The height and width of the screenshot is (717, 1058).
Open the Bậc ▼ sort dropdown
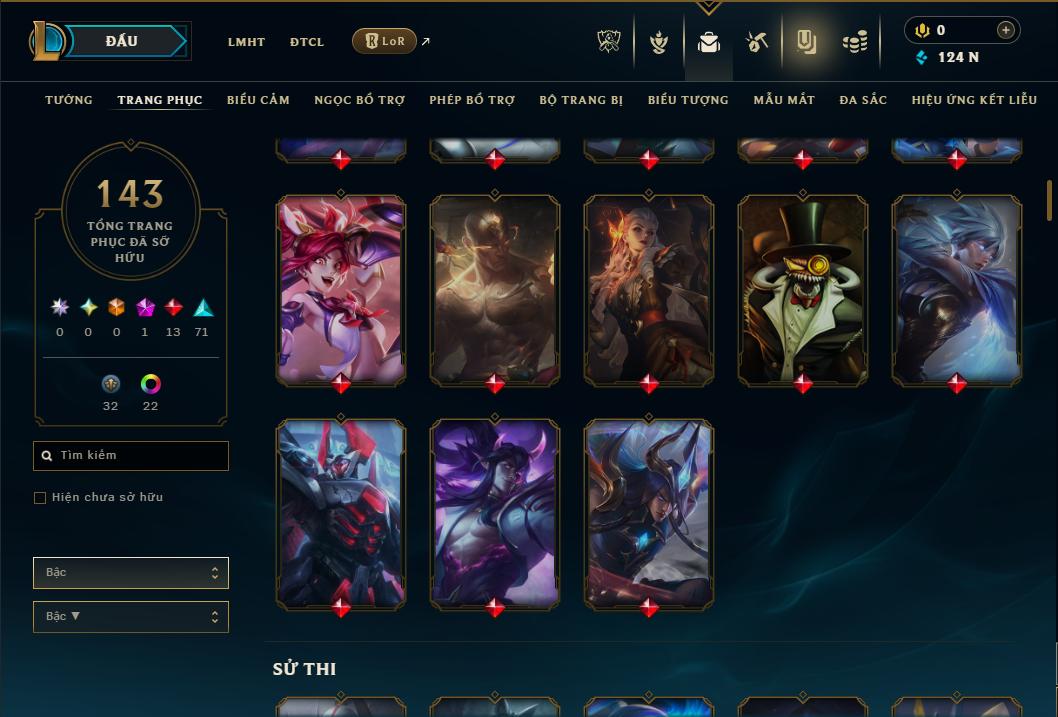(131, 617)
